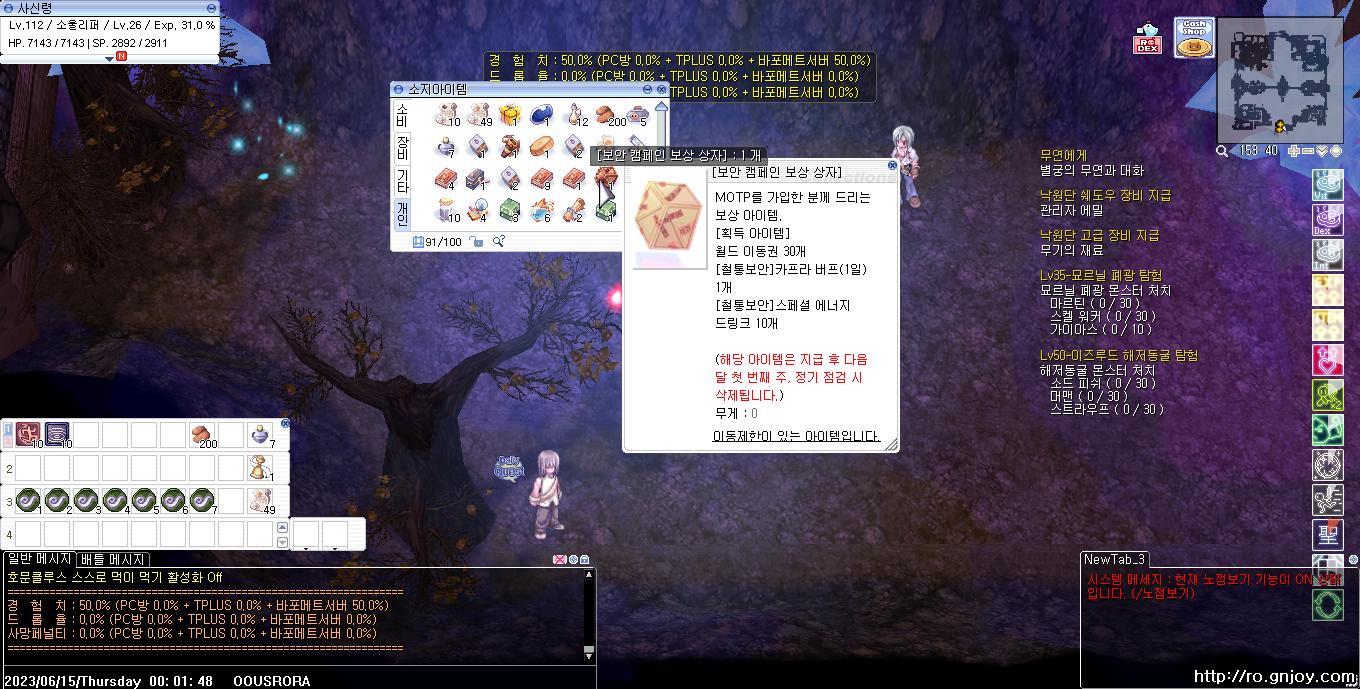1360x689 pixels.
Task: Open the RODEX mailbox
Action: click(x=1147, y=40)
